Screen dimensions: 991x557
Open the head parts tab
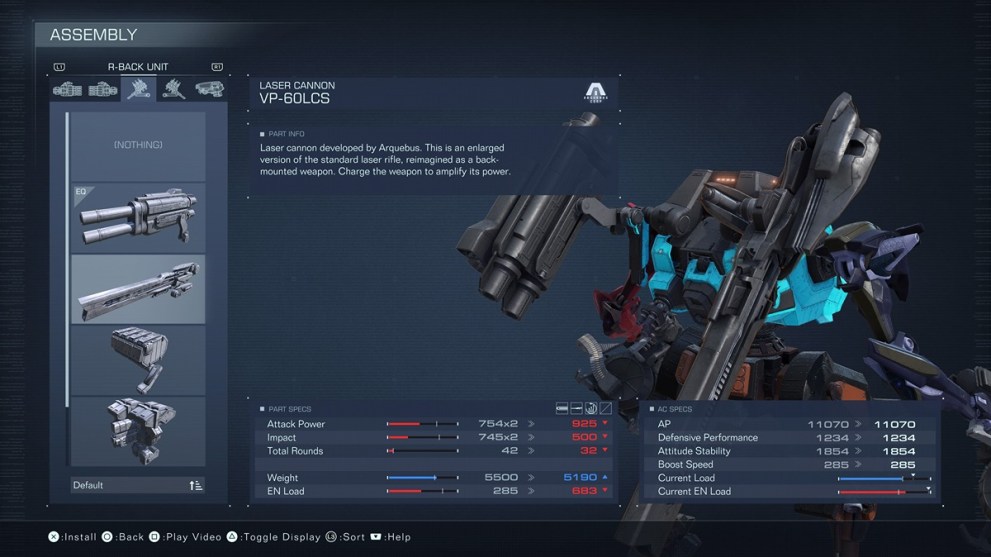[209, 90]
